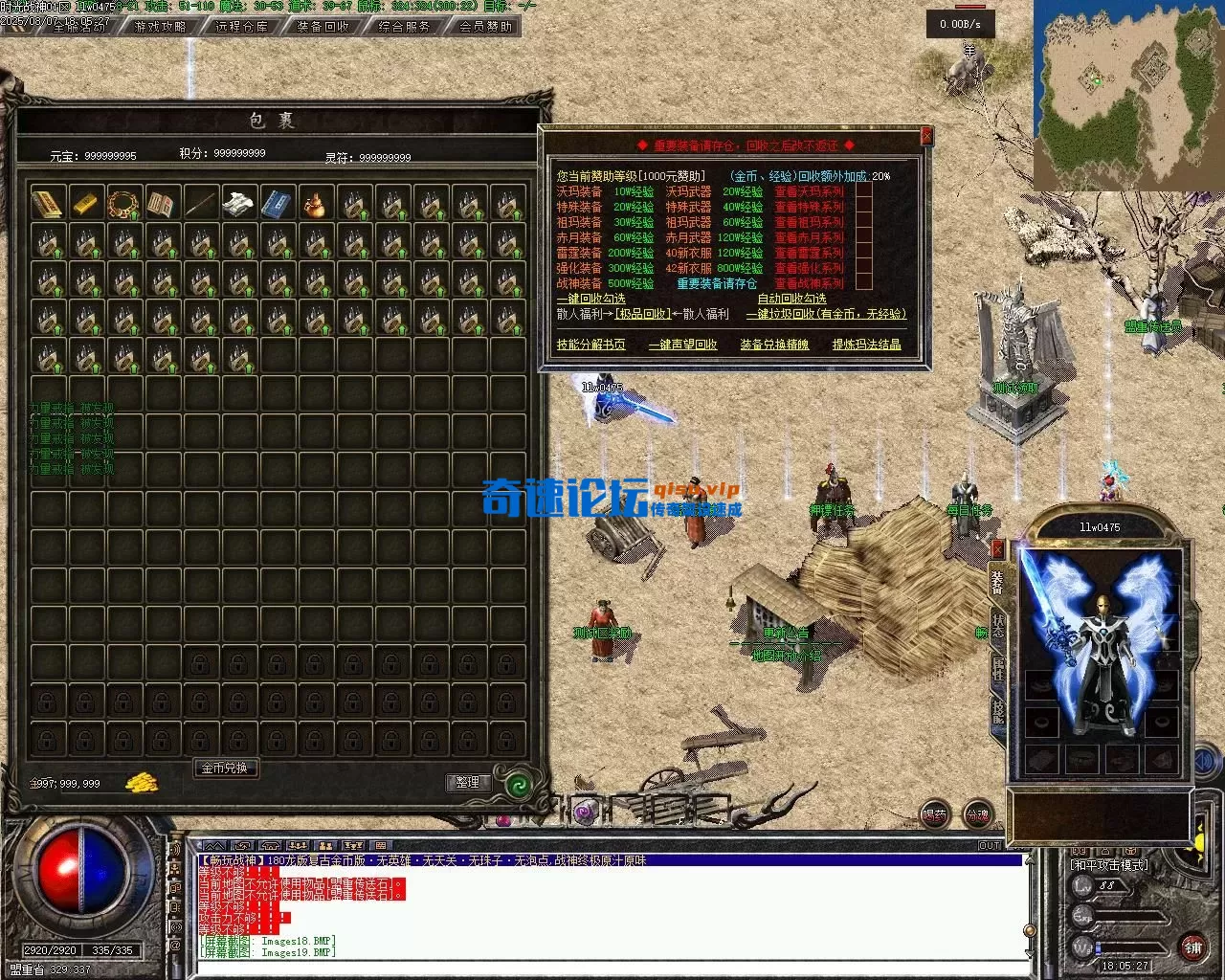This screenshot has height=980, width=1225.
Task: Click the 喝药 potion round button
Action: [934, 814]
